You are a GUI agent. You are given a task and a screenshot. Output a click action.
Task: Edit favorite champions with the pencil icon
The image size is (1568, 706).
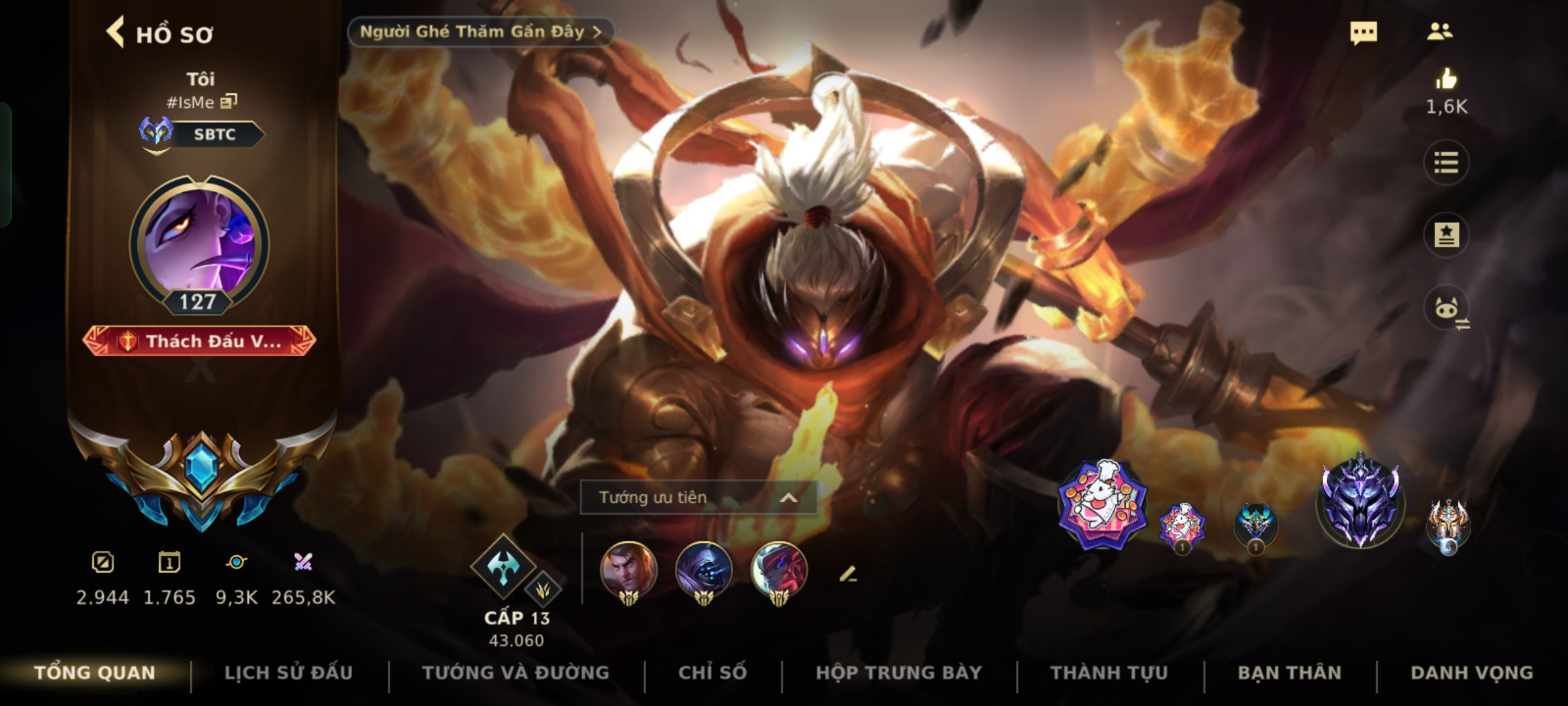coord(847,575)
